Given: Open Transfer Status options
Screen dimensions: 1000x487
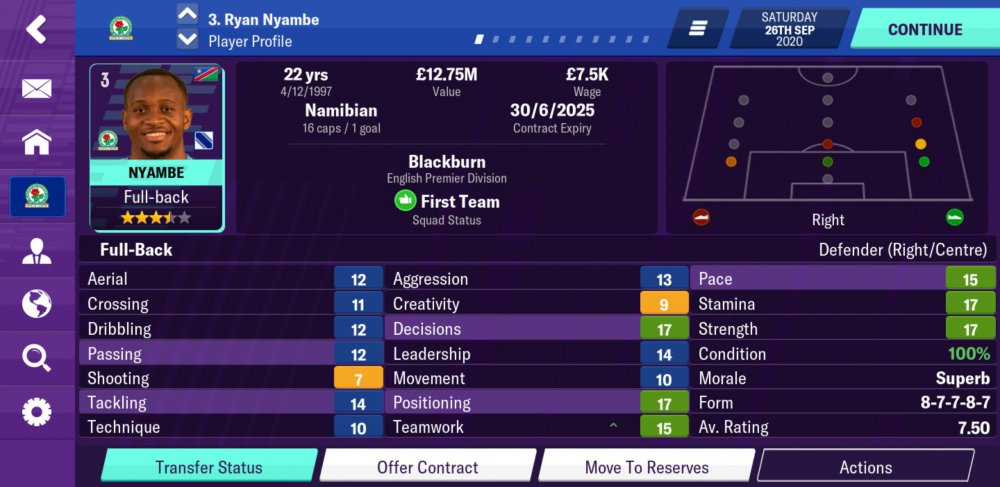Looking at the screenshot, I should (208, 467).
